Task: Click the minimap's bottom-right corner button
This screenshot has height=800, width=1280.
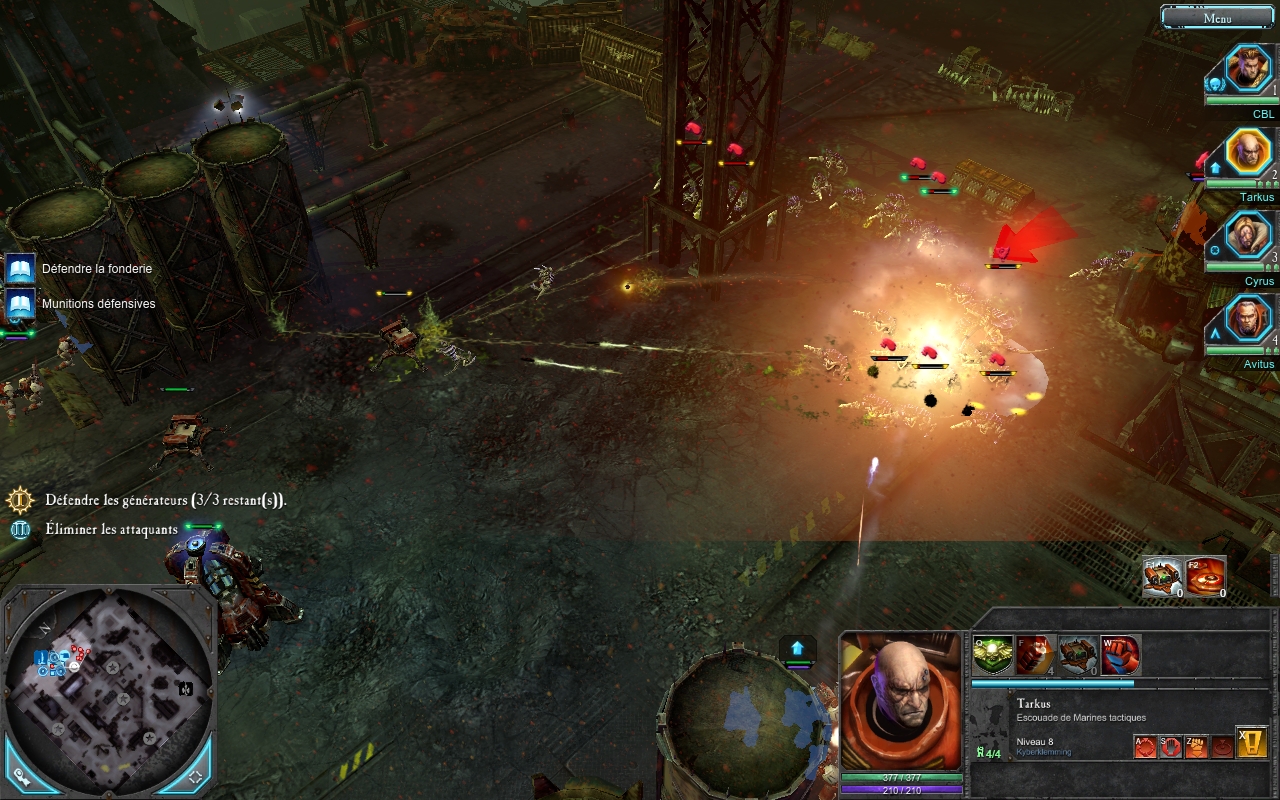Action: click(195, 775)
